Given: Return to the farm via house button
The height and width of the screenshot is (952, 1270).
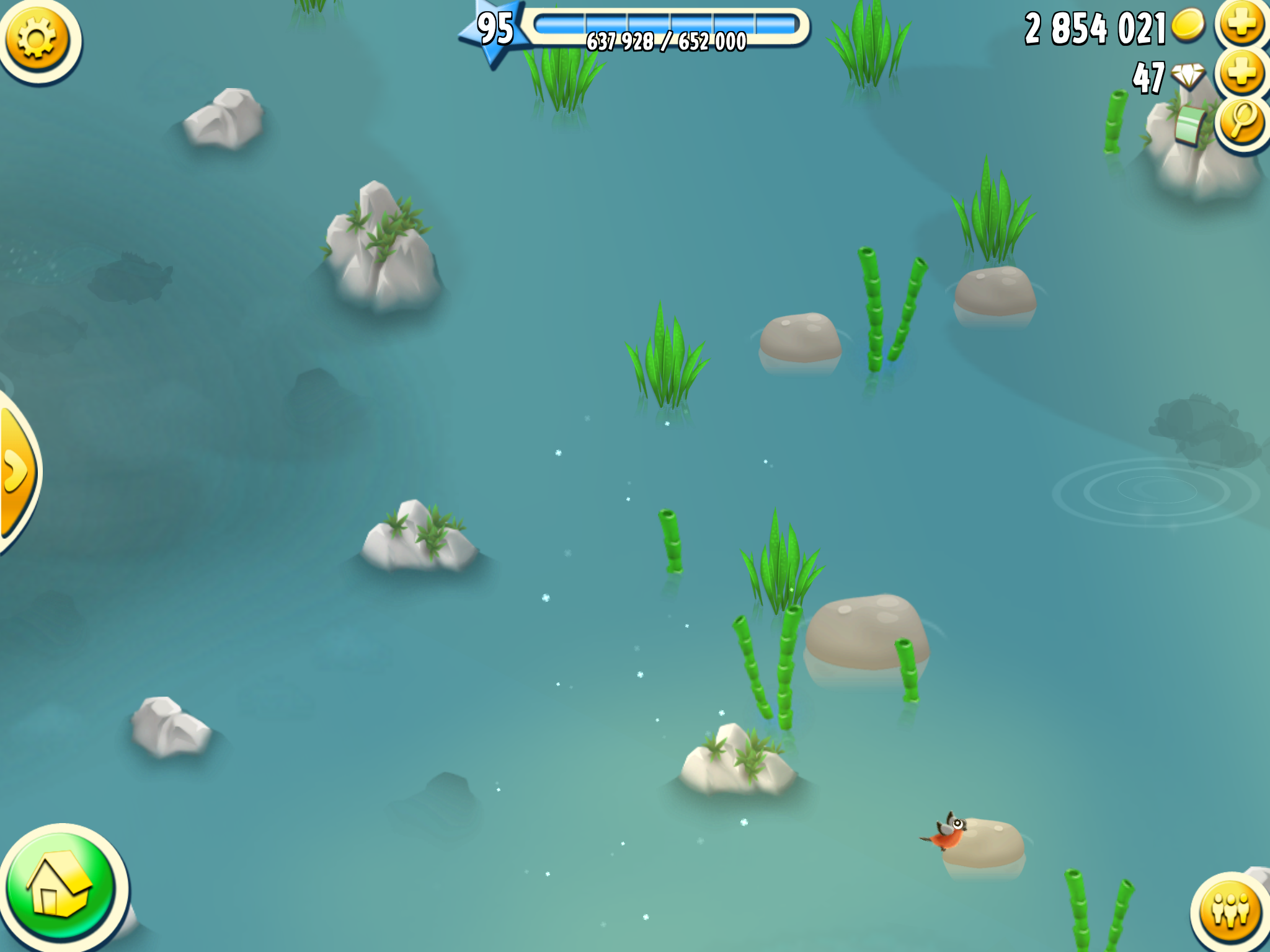Looking at the screenshot, I should (61, 888).
